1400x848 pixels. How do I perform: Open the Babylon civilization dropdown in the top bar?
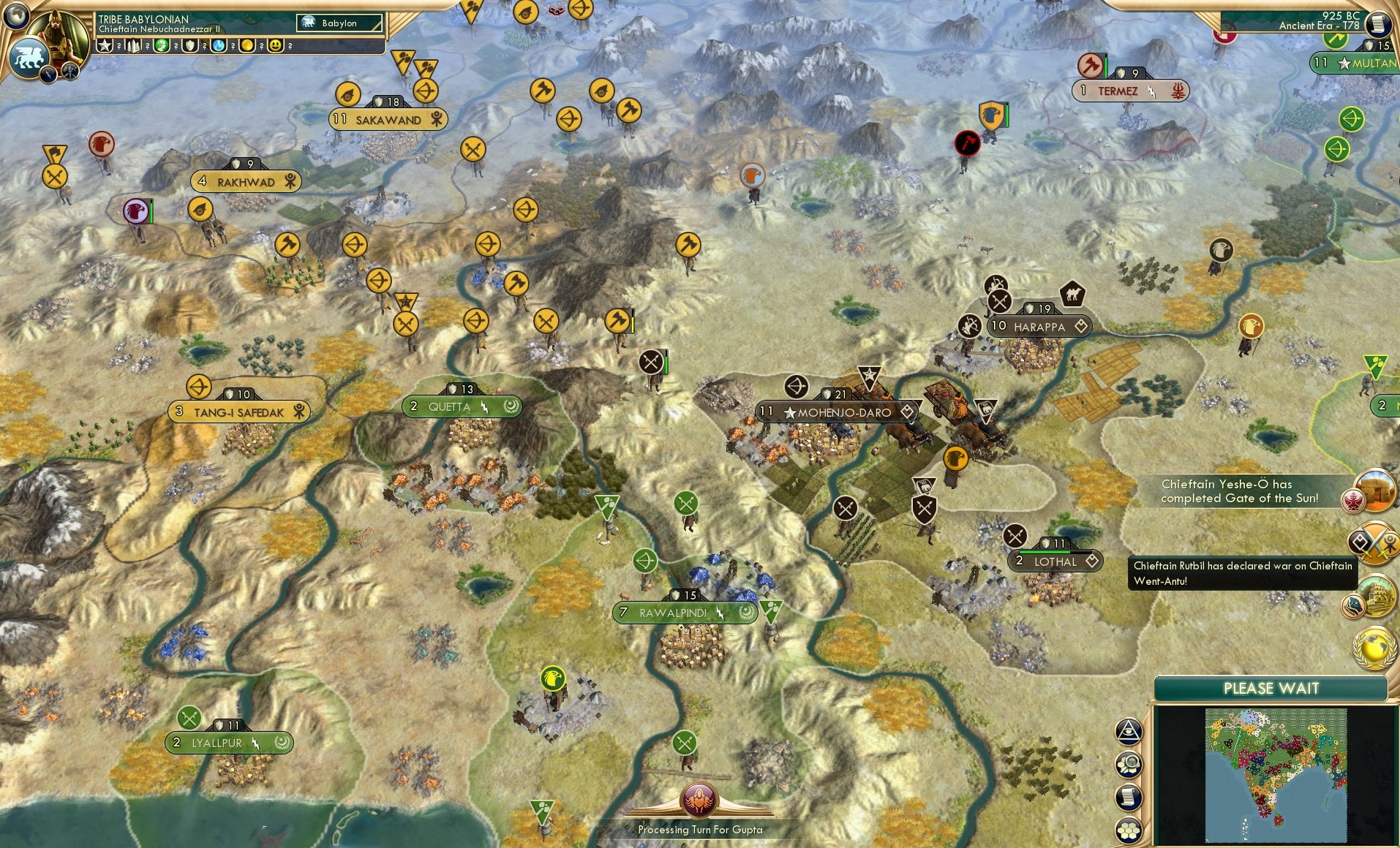click(x=339, y=23)
